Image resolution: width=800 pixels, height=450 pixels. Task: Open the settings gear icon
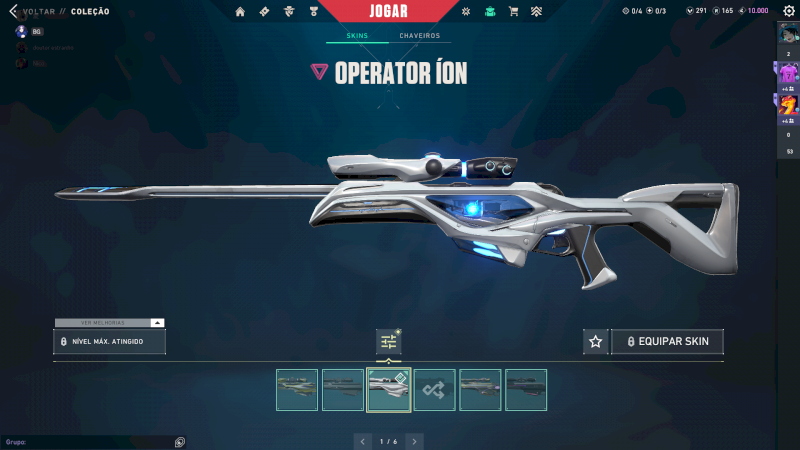click(x=788, y=11)
